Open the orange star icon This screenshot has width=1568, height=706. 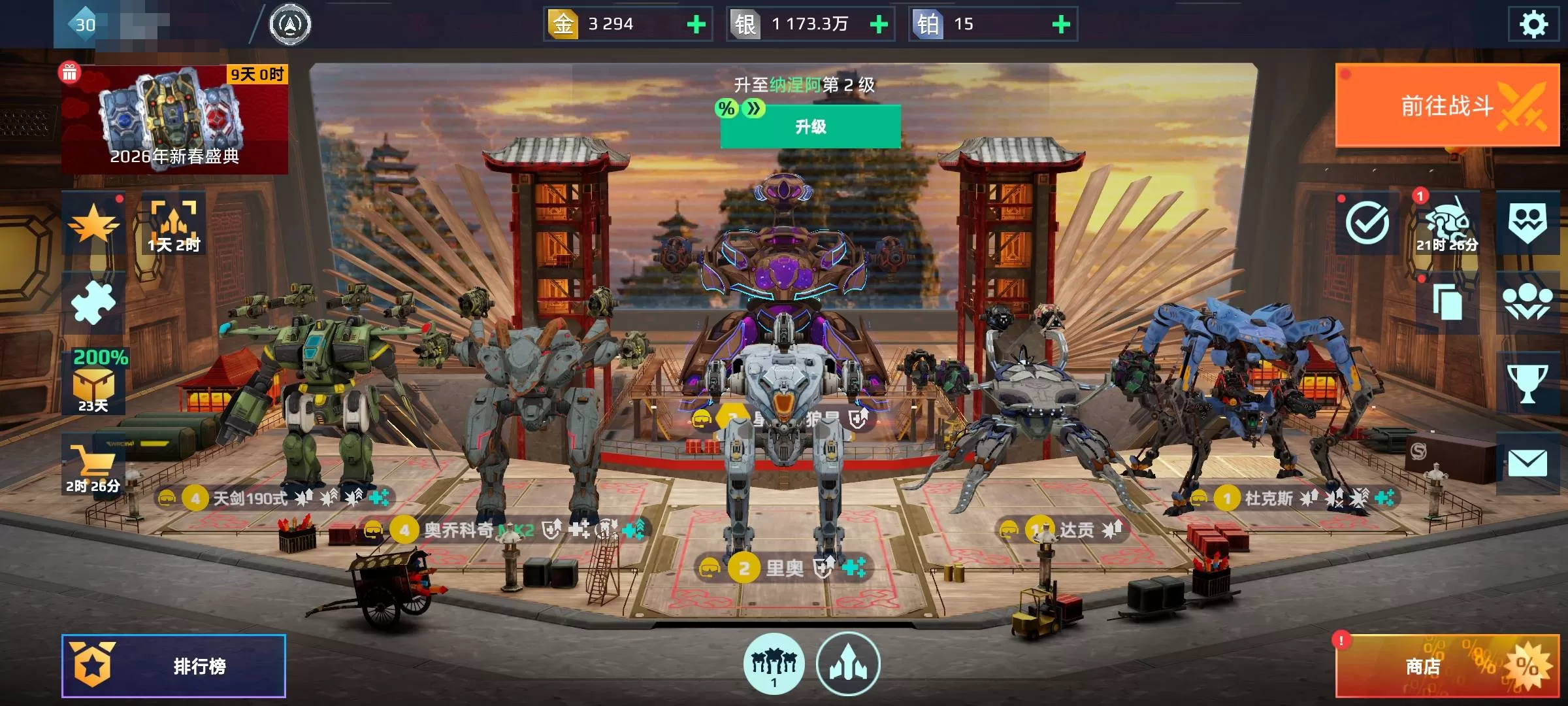[93, 224]
